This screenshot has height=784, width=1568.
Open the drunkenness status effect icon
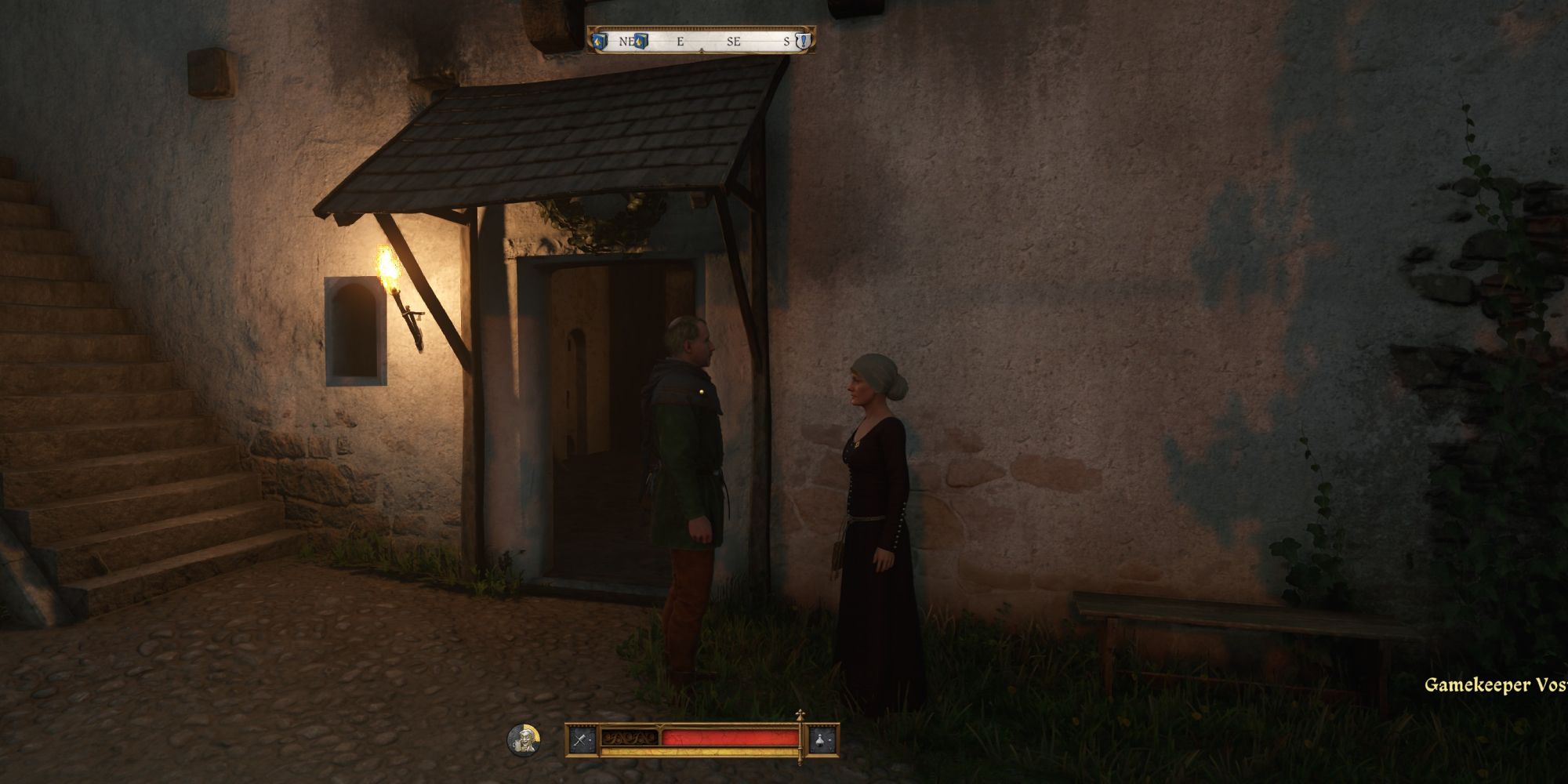pyautogui.click(x=522, y=739)
